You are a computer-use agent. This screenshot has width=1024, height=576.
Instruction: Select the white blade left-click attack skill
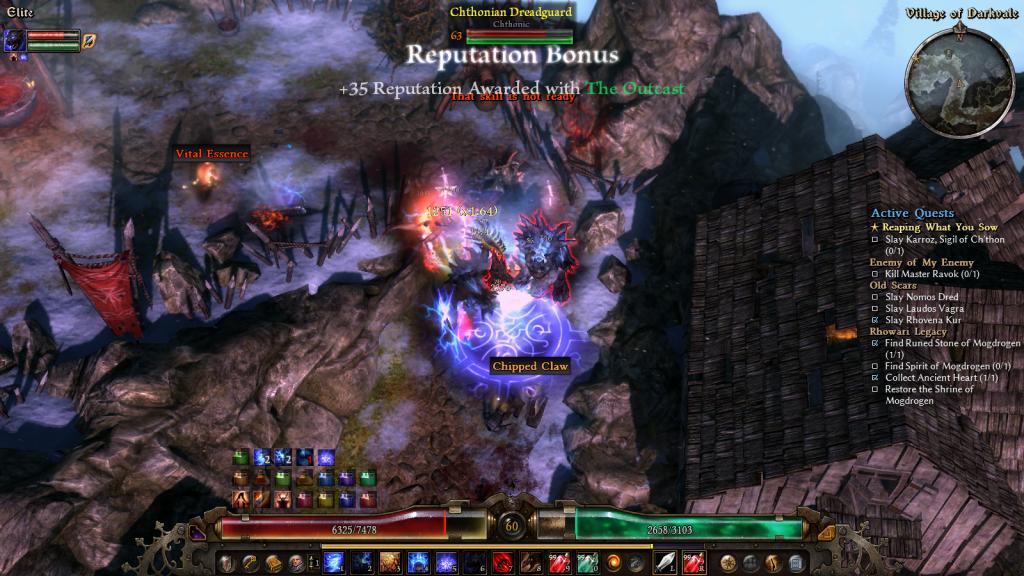coord(665,562)
